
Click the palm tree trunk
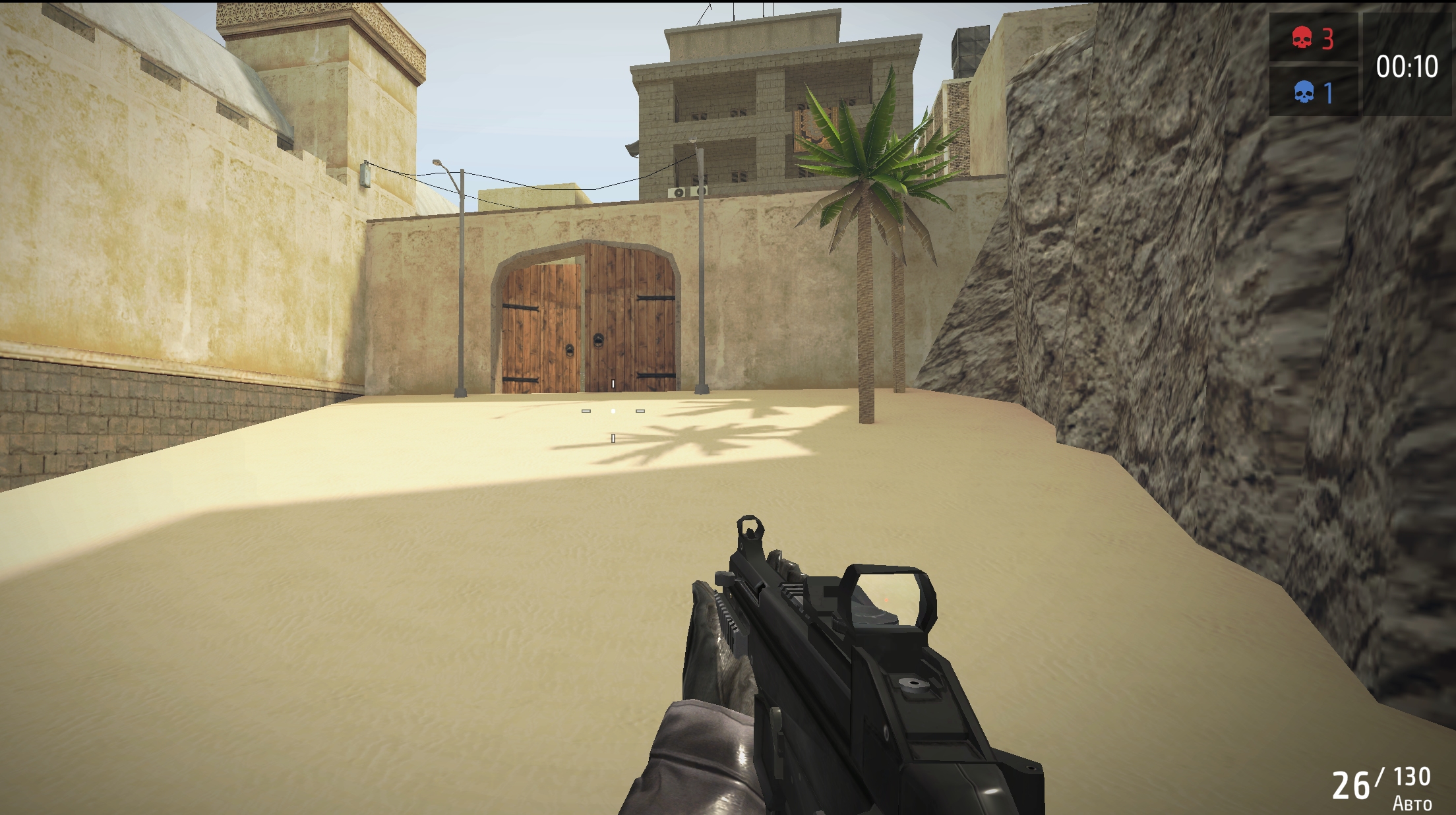point(866,330)
